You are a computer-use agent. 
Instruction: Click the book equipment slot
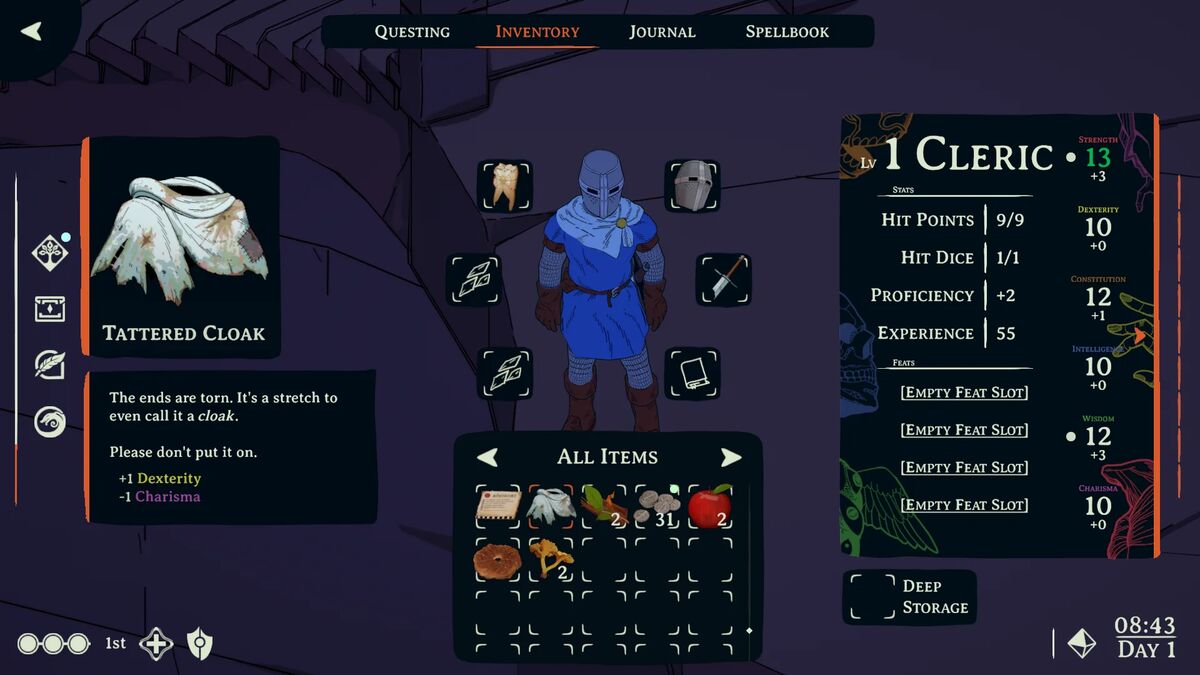pyautogui.click(x=692, y=374)
